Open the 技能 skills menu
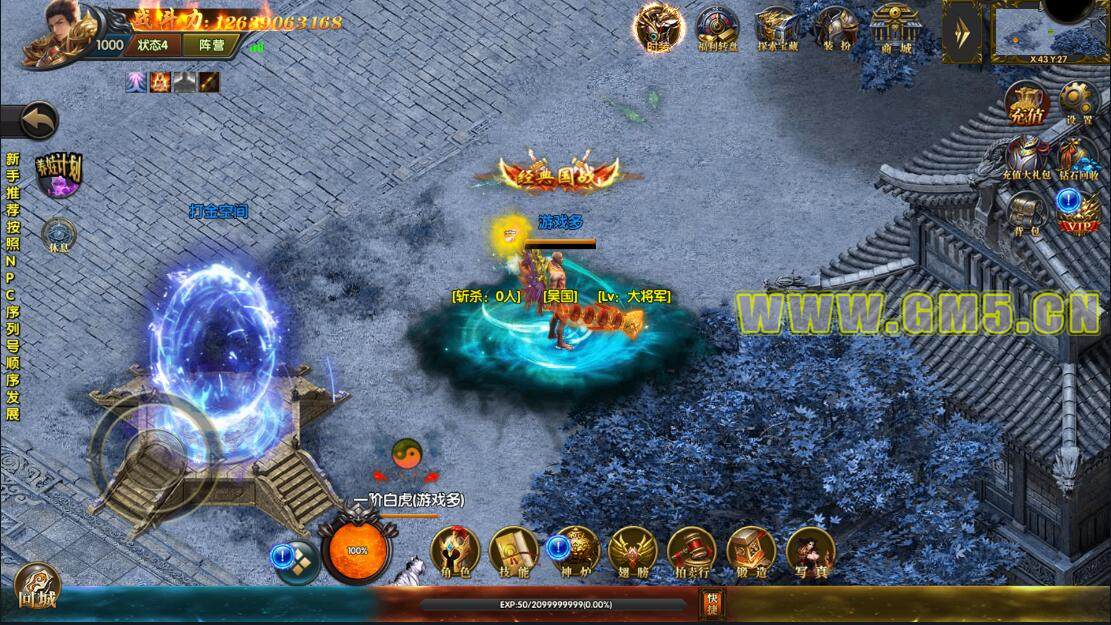The height and width of the screenshot is (625, 1111). pos(514,552)
